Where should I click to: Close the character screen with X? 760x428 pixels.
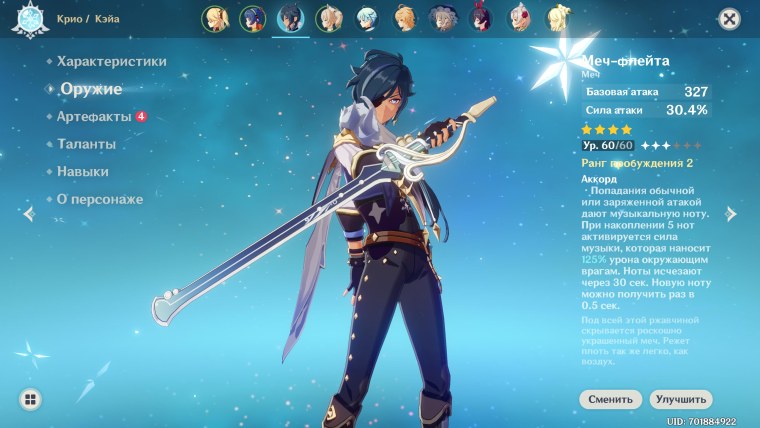coord(730,18)
